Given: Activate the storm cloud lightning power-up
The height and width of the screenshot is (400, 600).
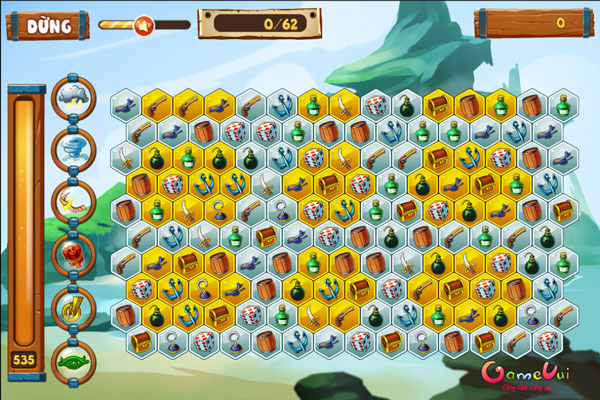Looking at the screenshot, I should 73,96.
